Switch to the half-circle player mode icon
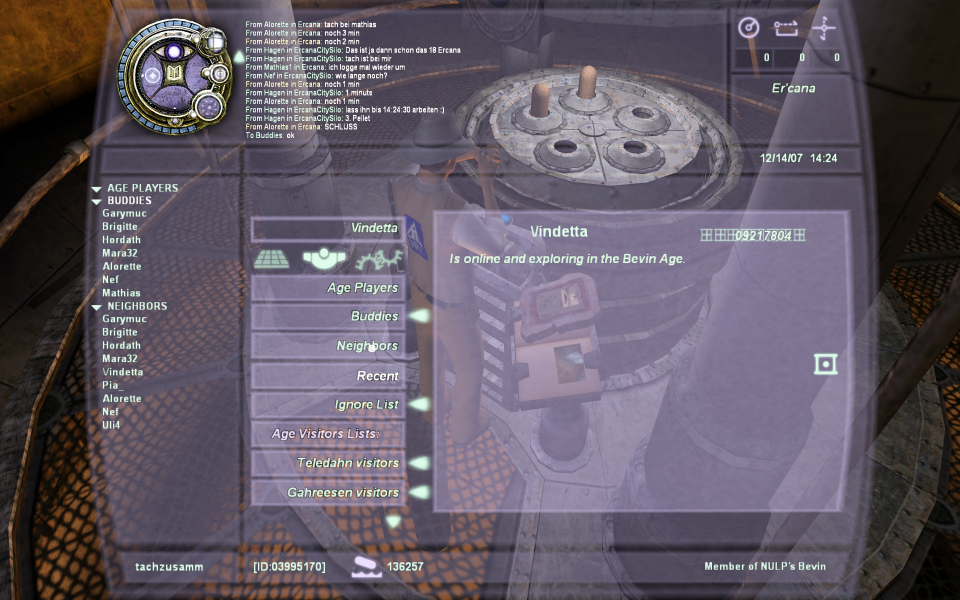This screenshot has height=600, width=960. pos(325,259)
